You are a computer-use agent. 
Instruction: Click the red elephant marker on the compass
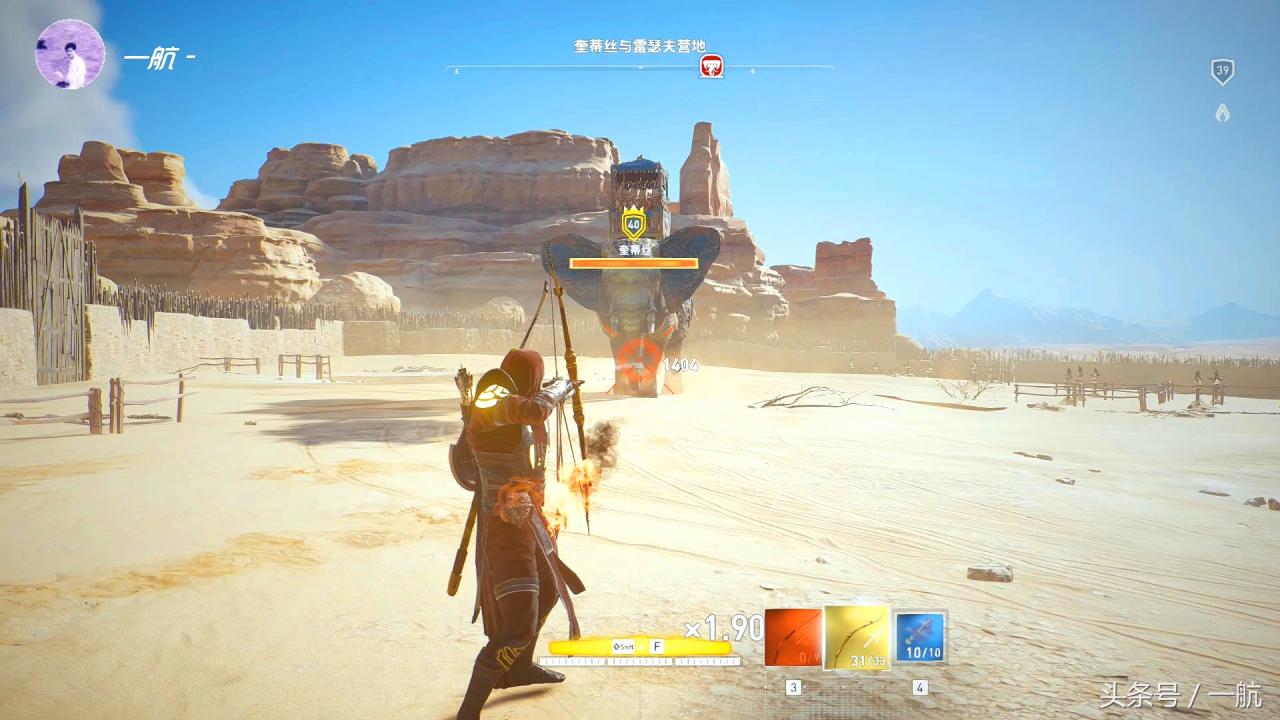(x=711, y=67)
